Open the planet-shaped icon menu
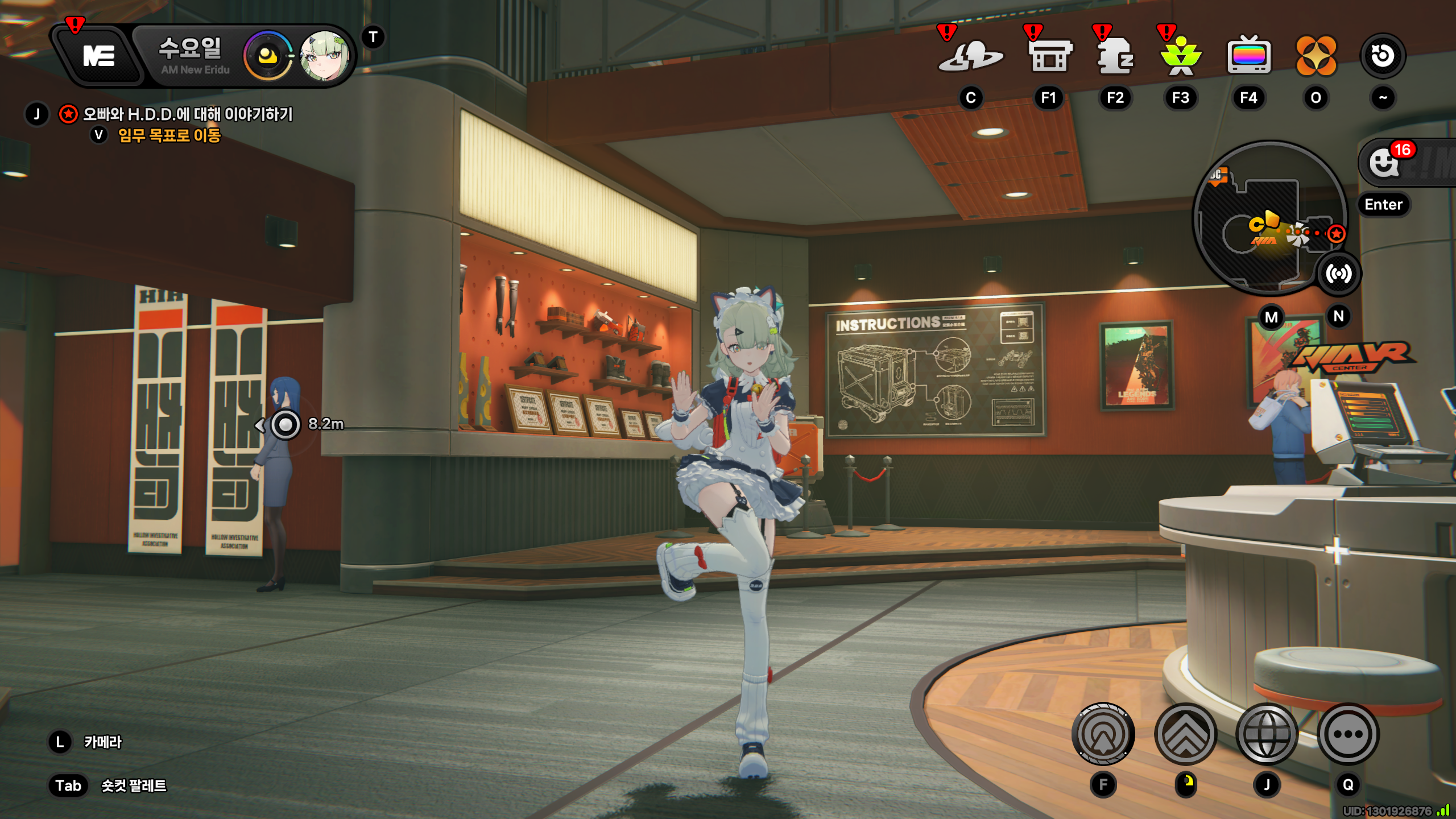Viewport: 1456px width, 819px height. [970, 56]
